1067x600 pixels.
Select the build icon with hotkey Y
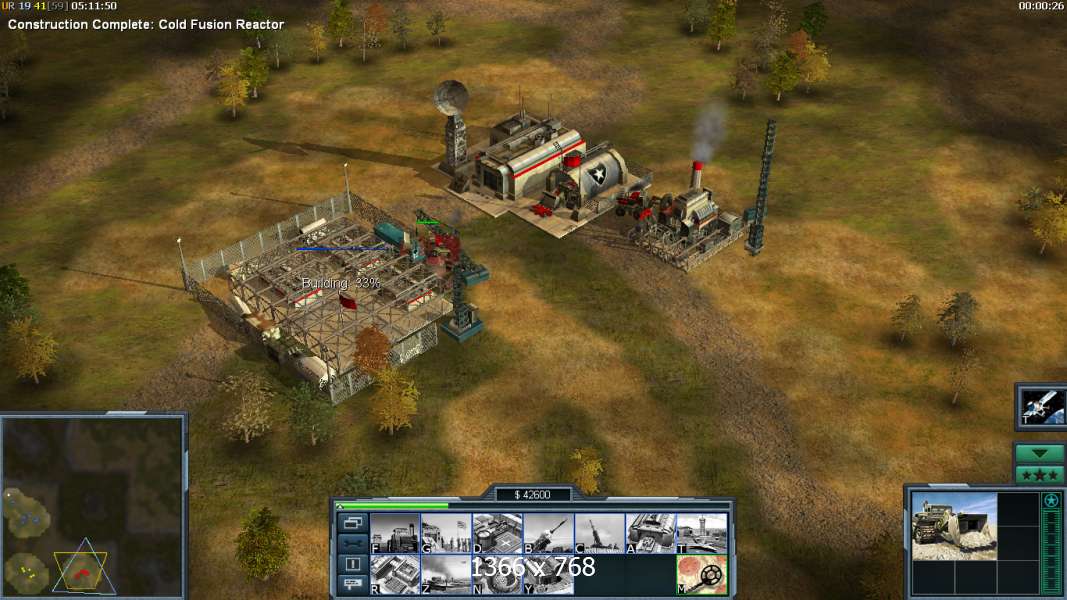tap(547, 574)
